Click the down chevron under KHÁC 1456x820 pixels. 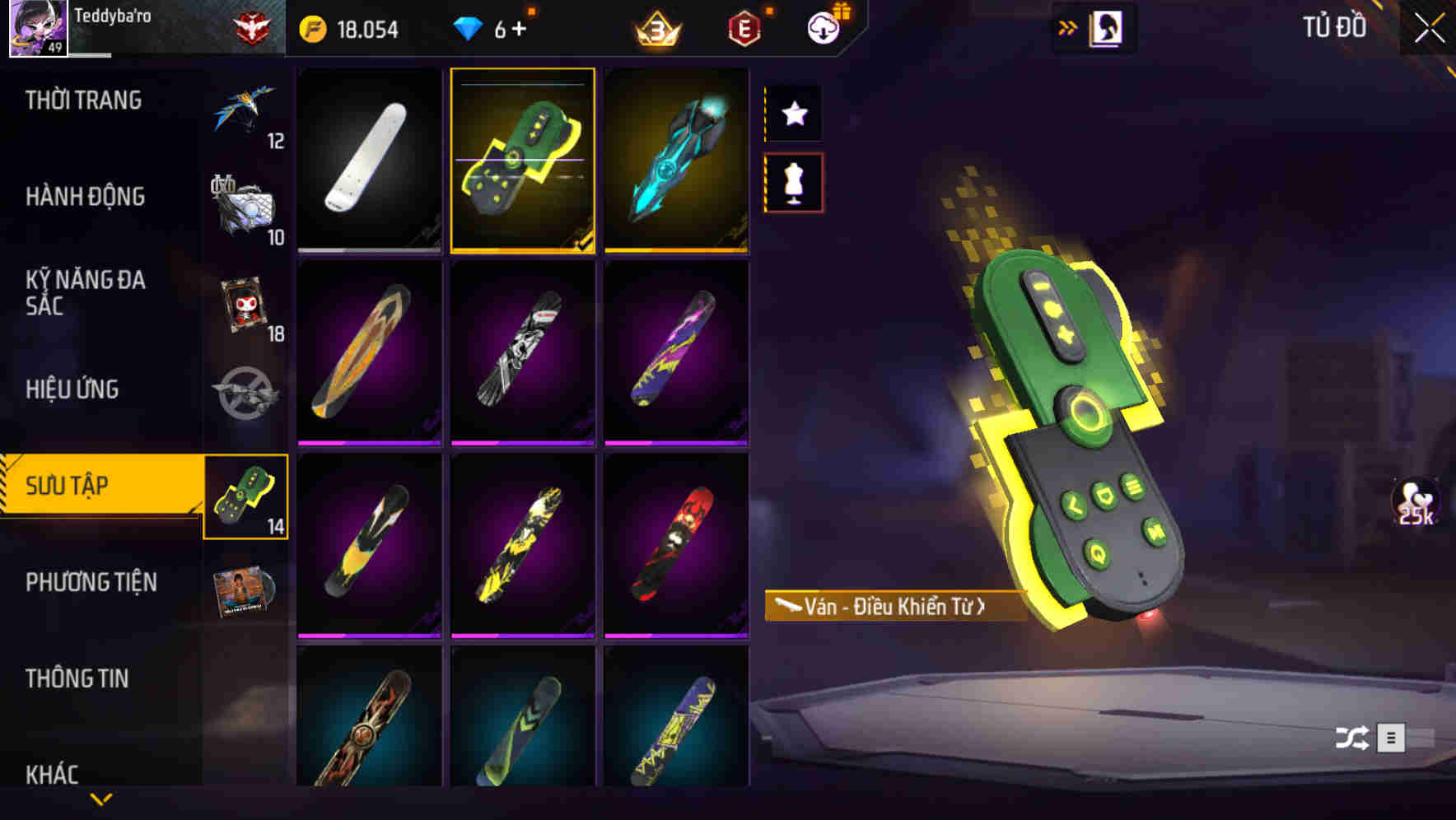[x=101, y=799]
